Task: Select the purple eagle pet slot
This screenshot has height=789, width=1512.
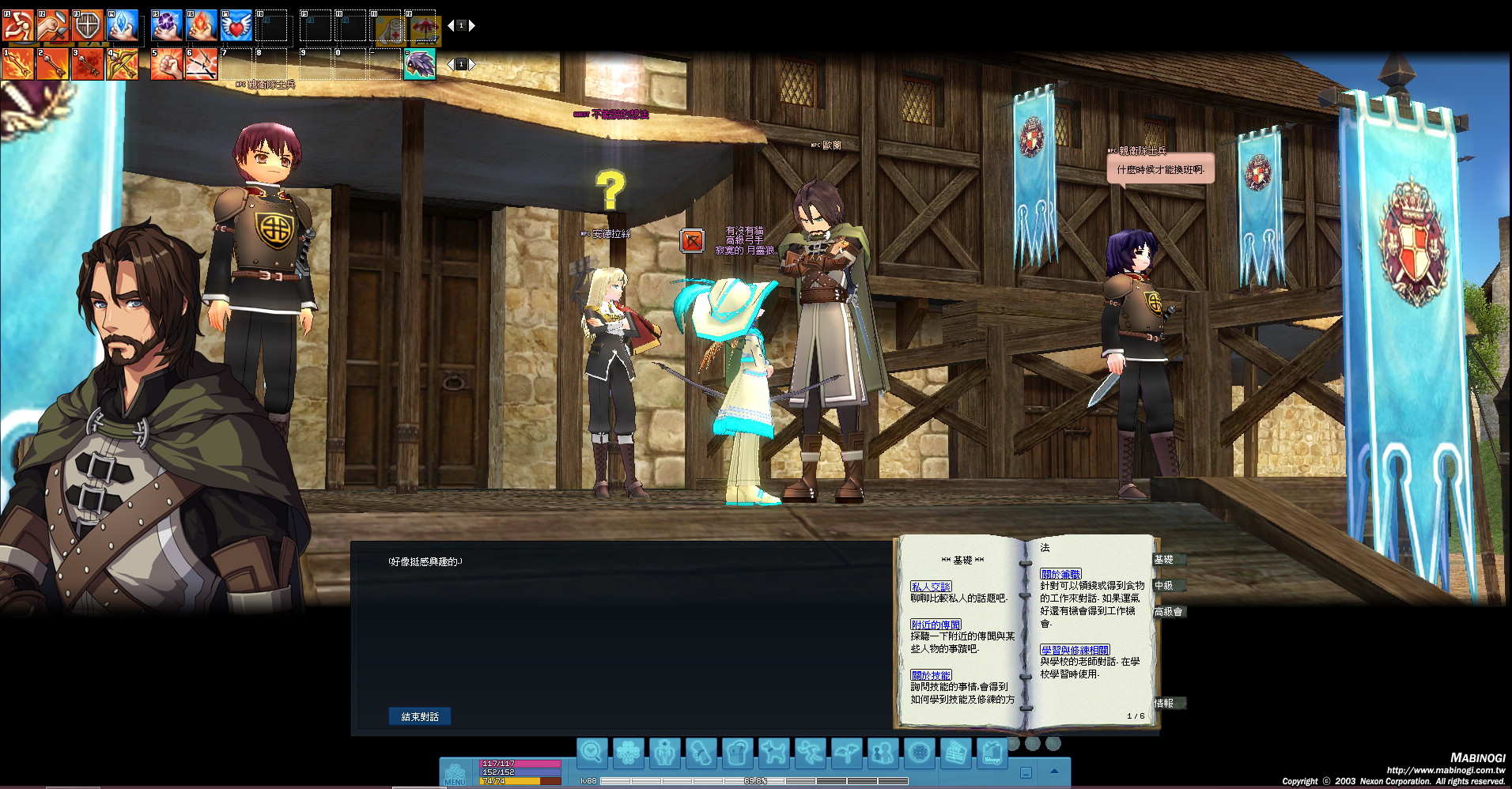Action: (x=419, y=65)
